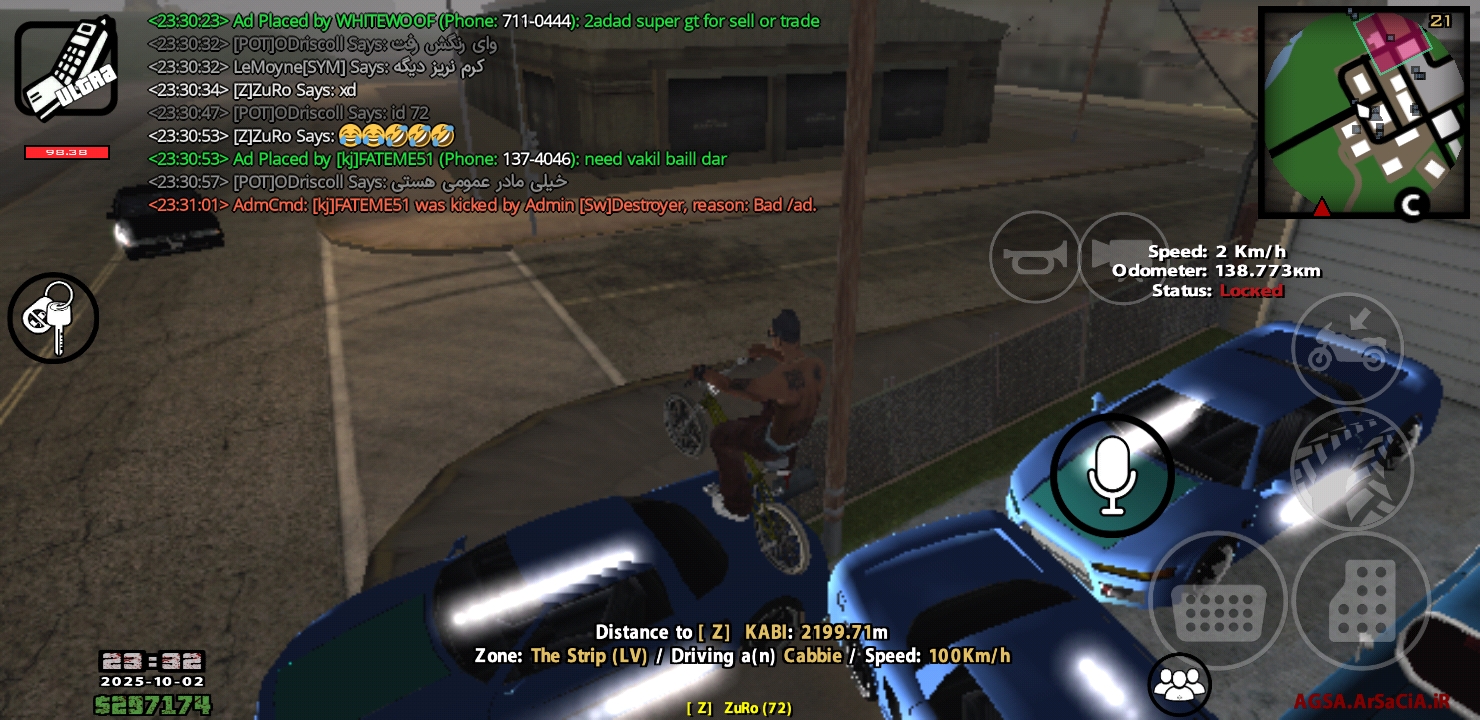Open the player list group icon
Image resolution: width=1480 pixels, height=720 pixels.
pos(1180,685)
